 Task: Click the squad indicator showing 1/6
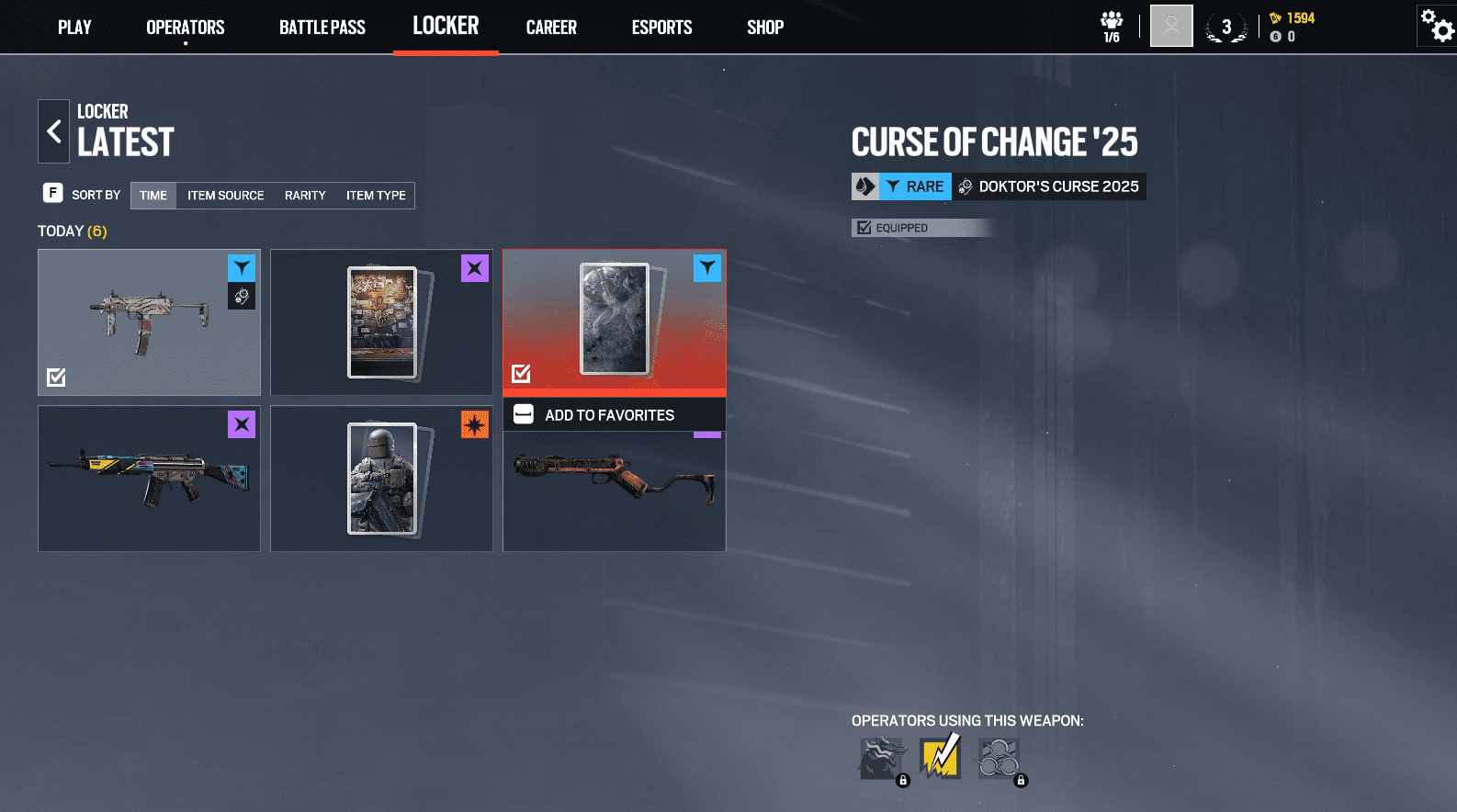(x=1111, y=25)
